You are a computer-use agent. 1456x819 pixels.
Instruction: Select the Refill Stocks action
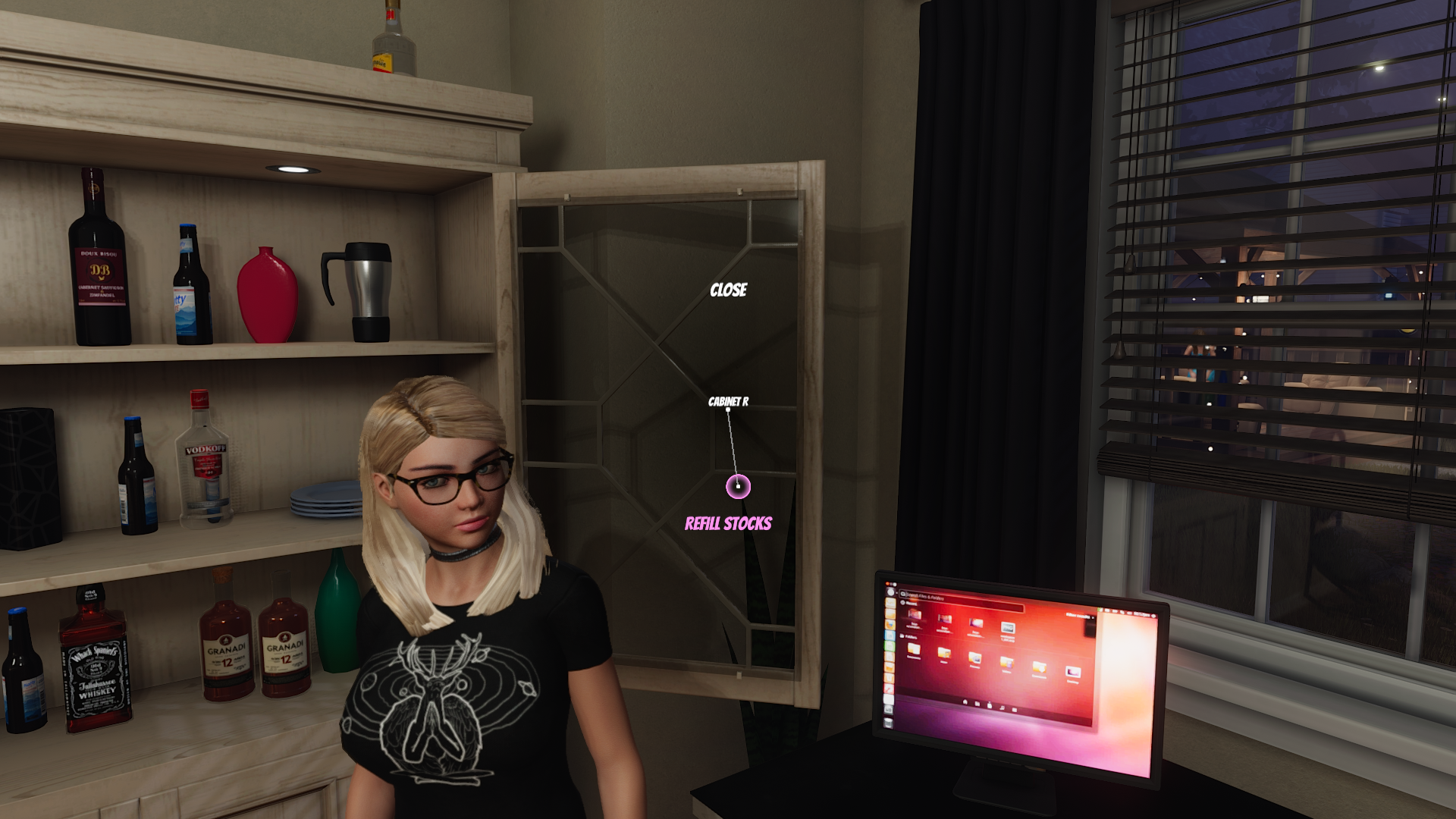[x=728, y=524]
